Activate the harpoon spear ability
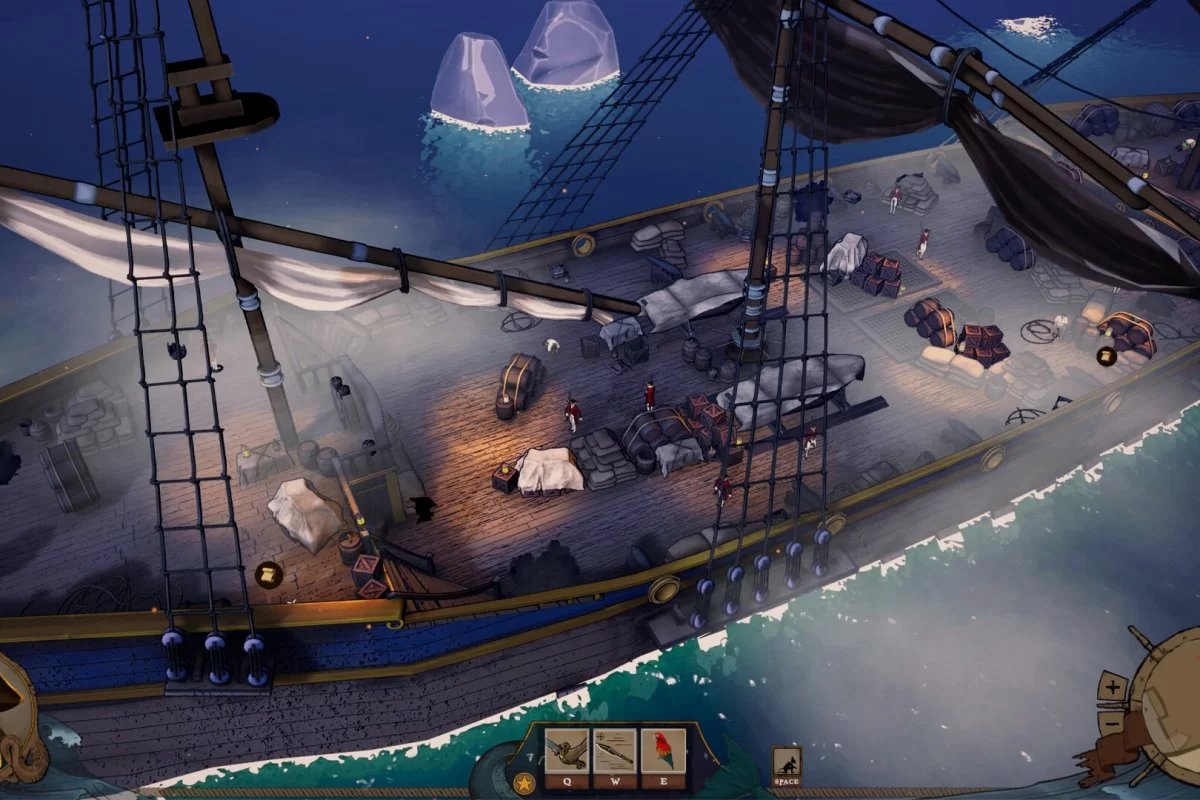The image size is (1200, 800). tap(614, 750)
